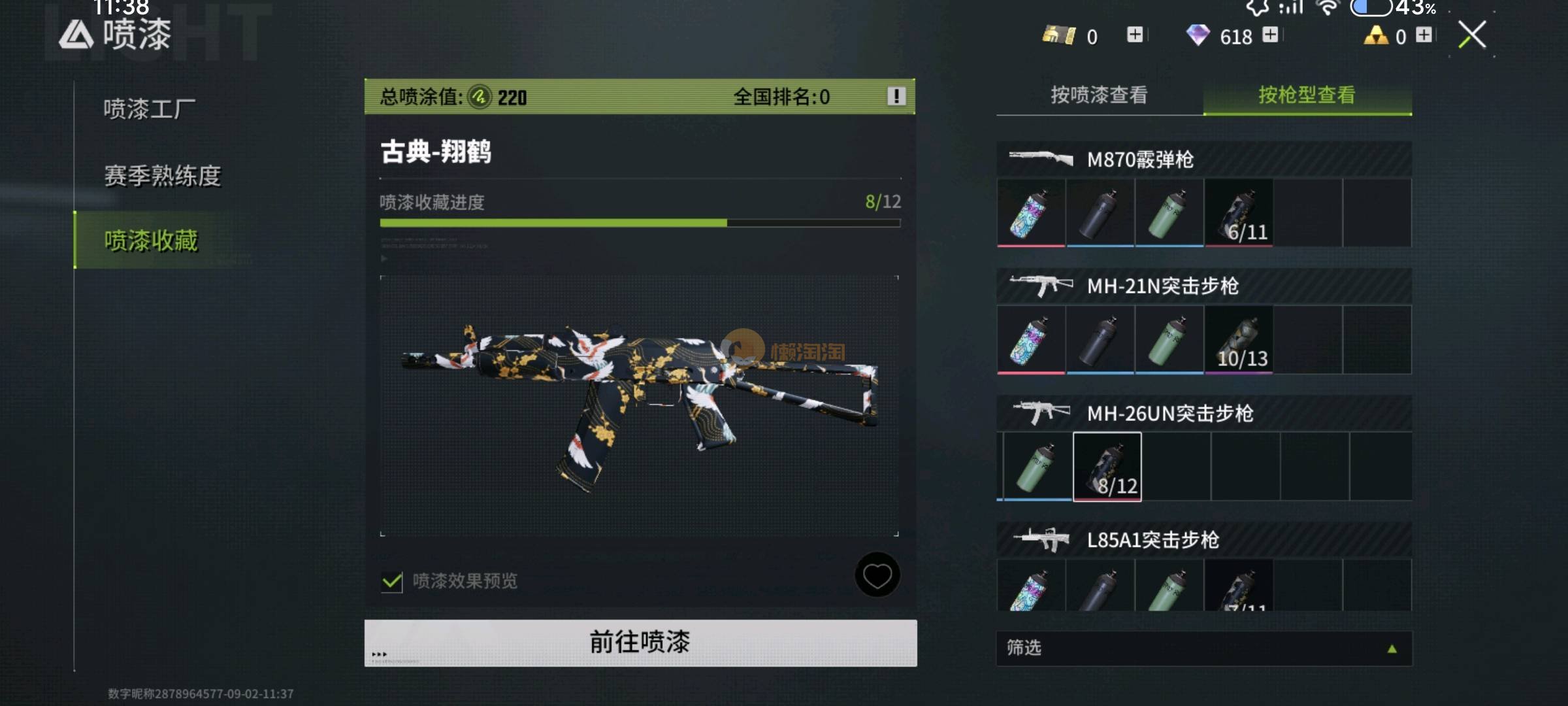Add more purple diamond currency
1568x706 pixels.
pos(1270,35)
